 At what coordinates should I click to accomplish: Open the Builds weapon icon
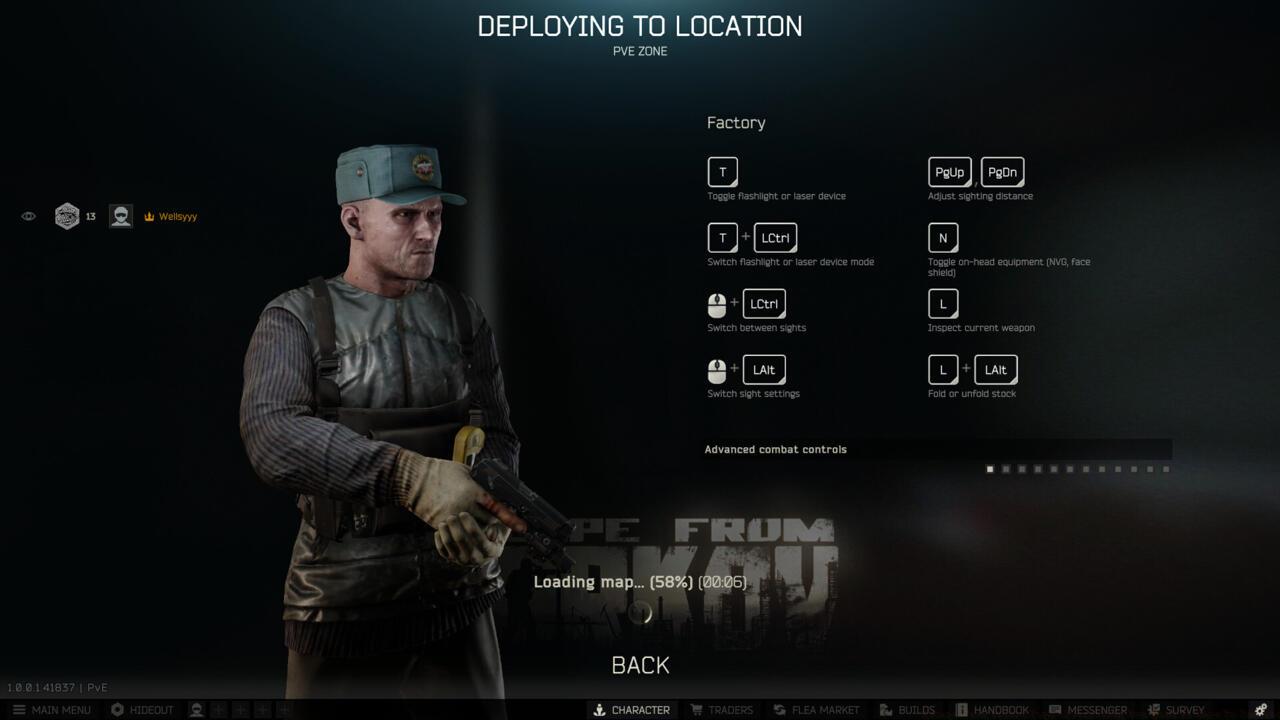884,709
